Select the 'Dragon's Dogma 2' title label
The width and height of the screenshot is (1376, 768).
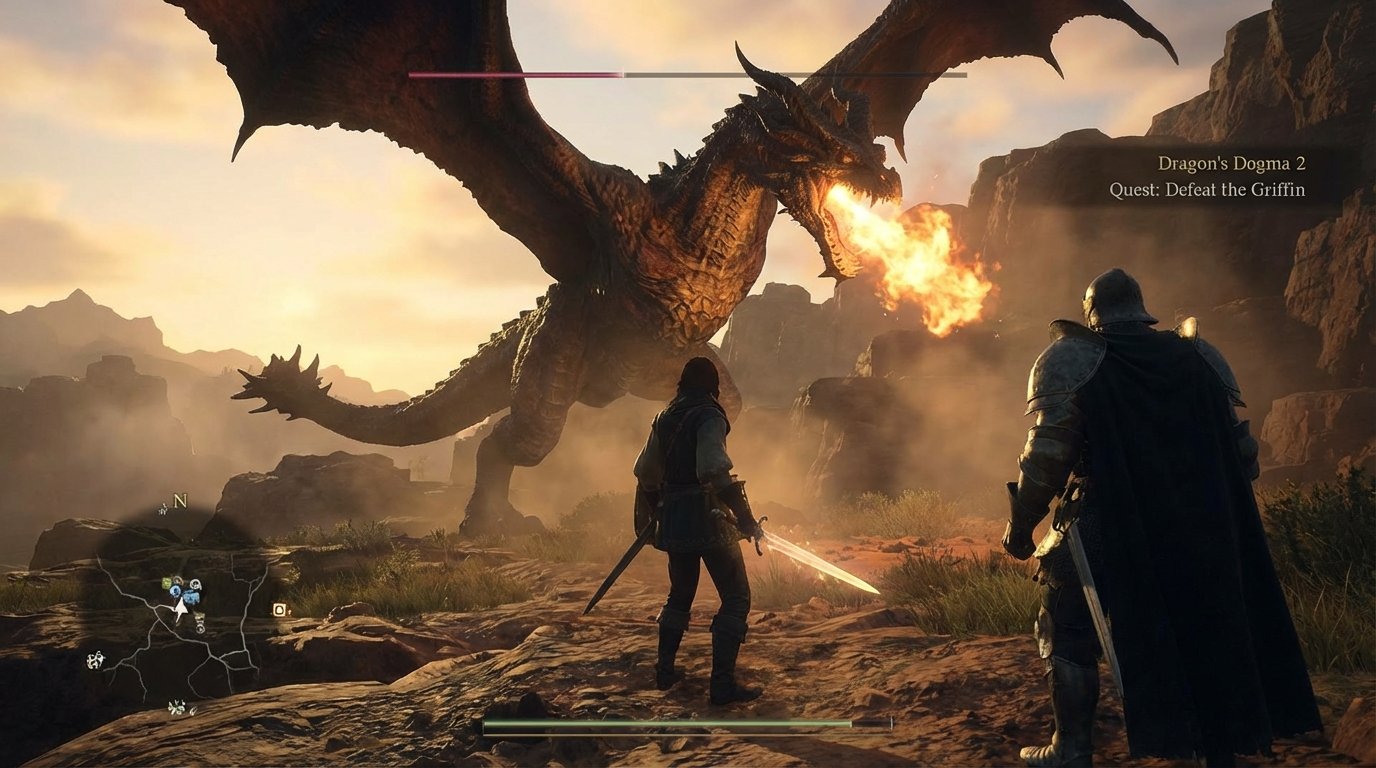click(1231, 163)
